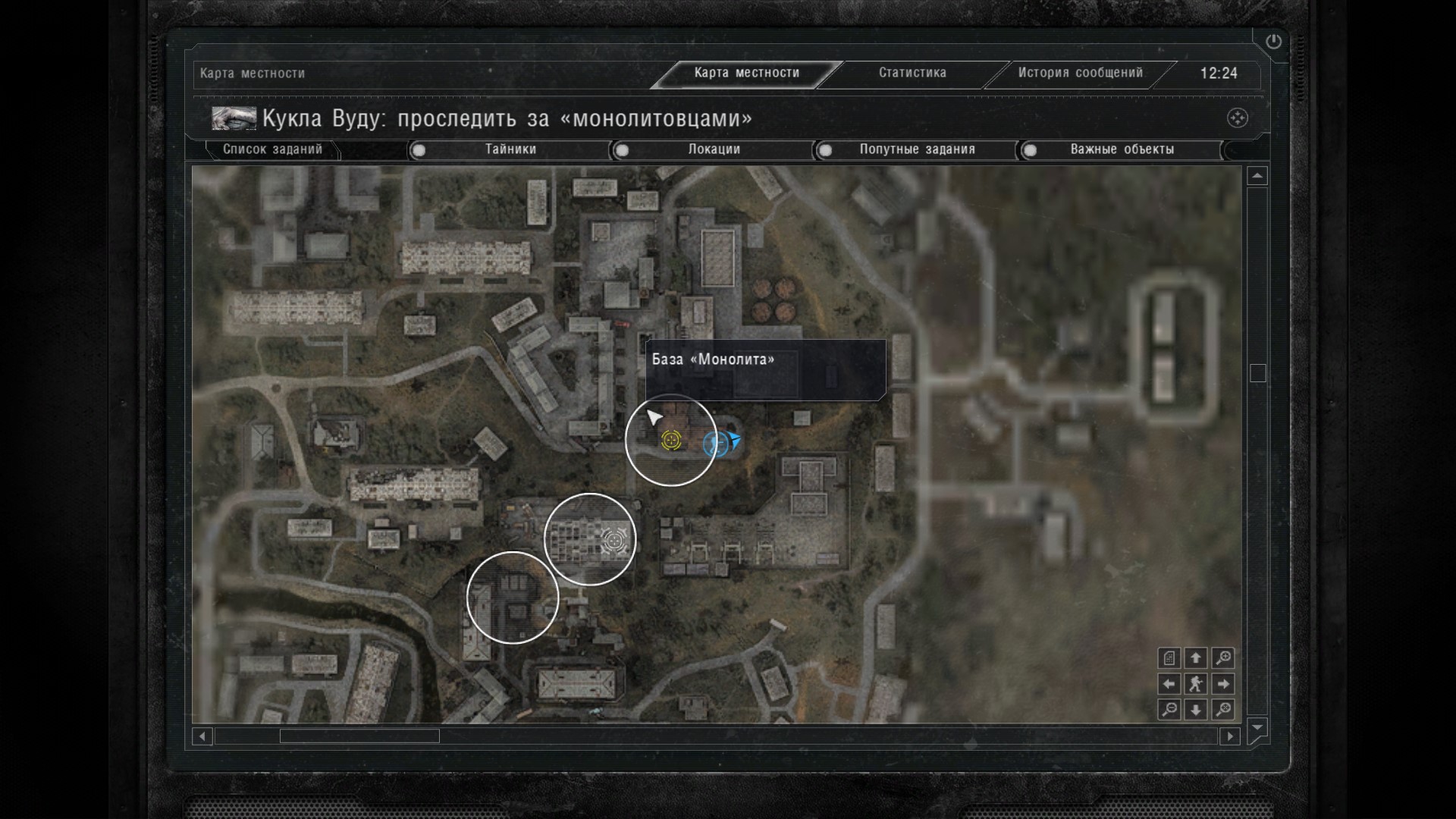Open the История сообщений tab

[1080, 73]
